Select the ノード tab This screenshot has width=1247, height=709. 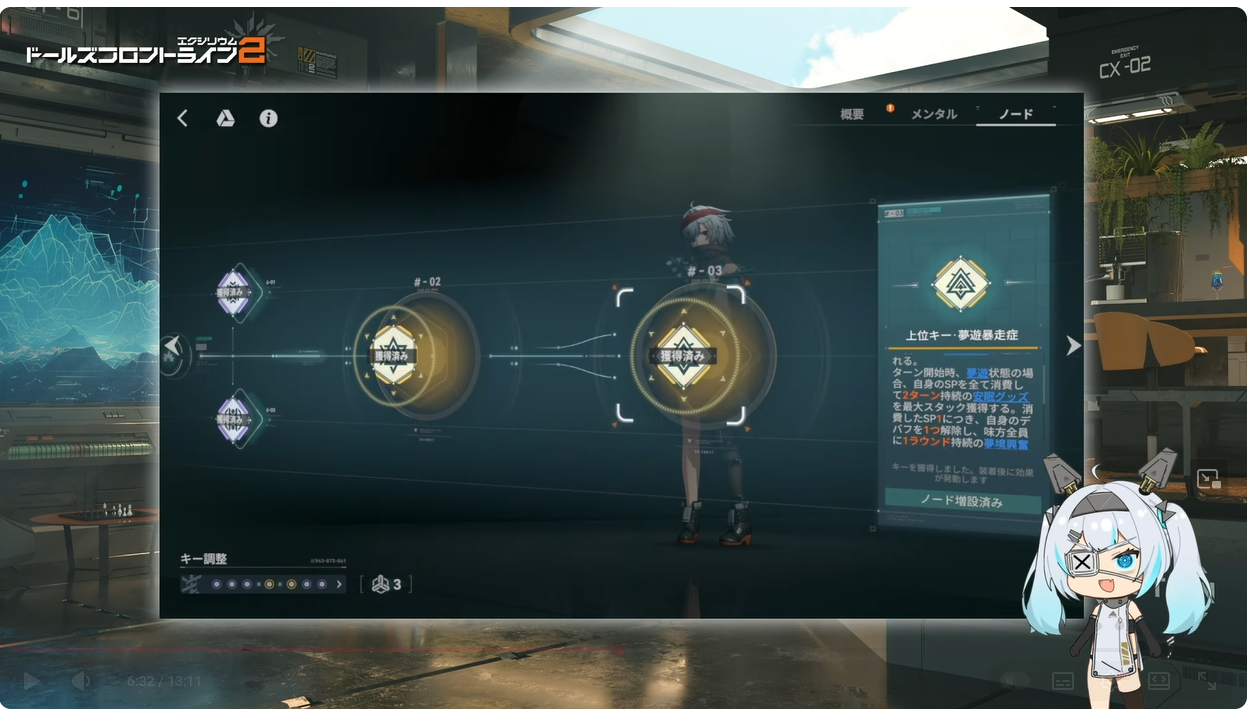coord(1016,115)
